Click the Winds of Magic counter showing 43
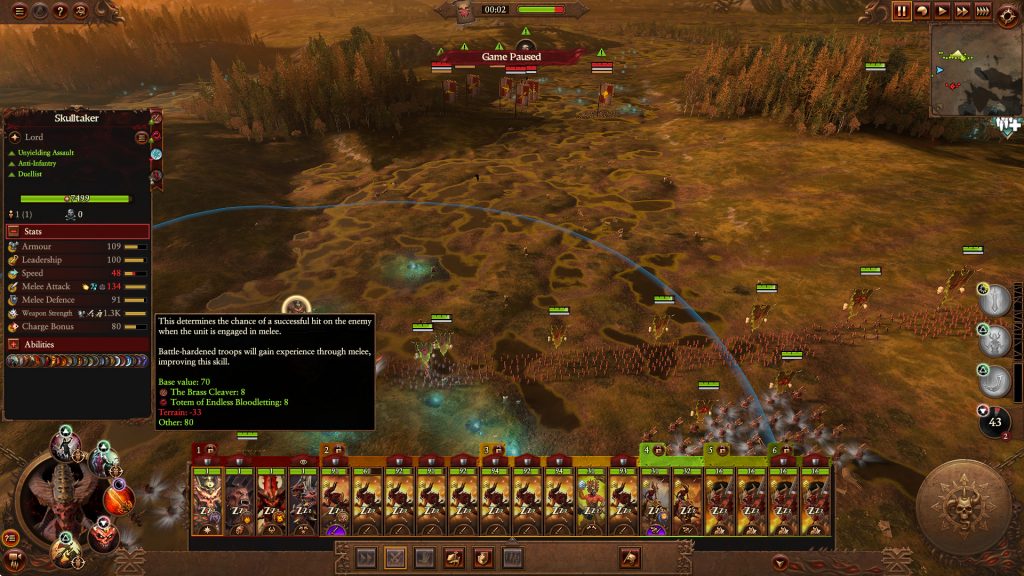The height and width of the screenshot is (576, 1024). click(995, 422)
